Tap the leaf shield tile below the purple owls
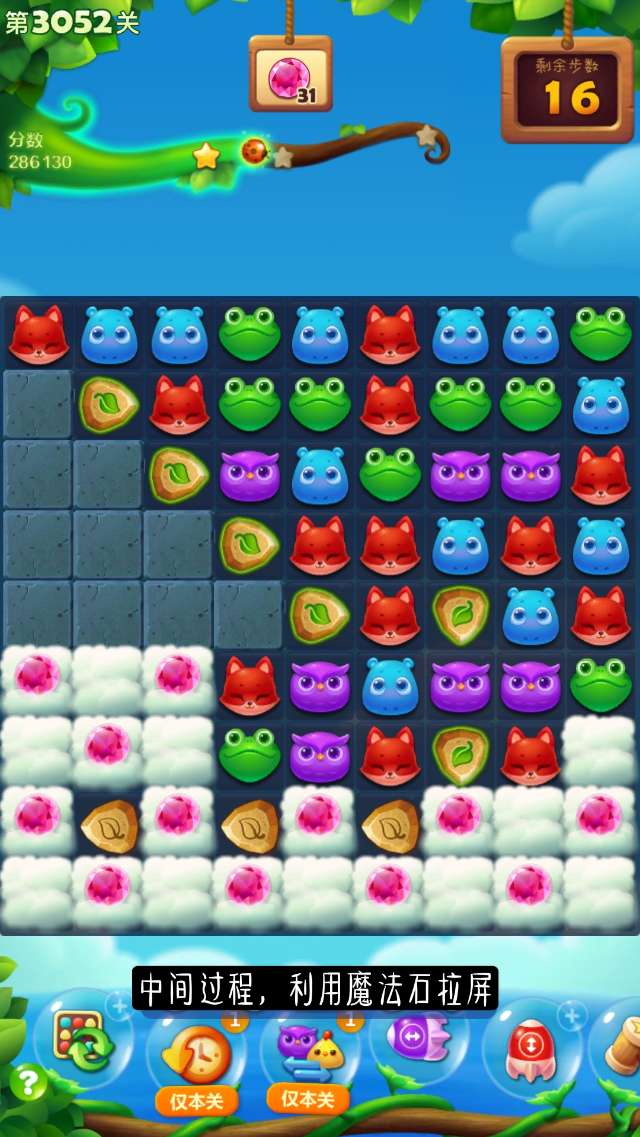This screenshot has width=640, height=1137. 459,755
